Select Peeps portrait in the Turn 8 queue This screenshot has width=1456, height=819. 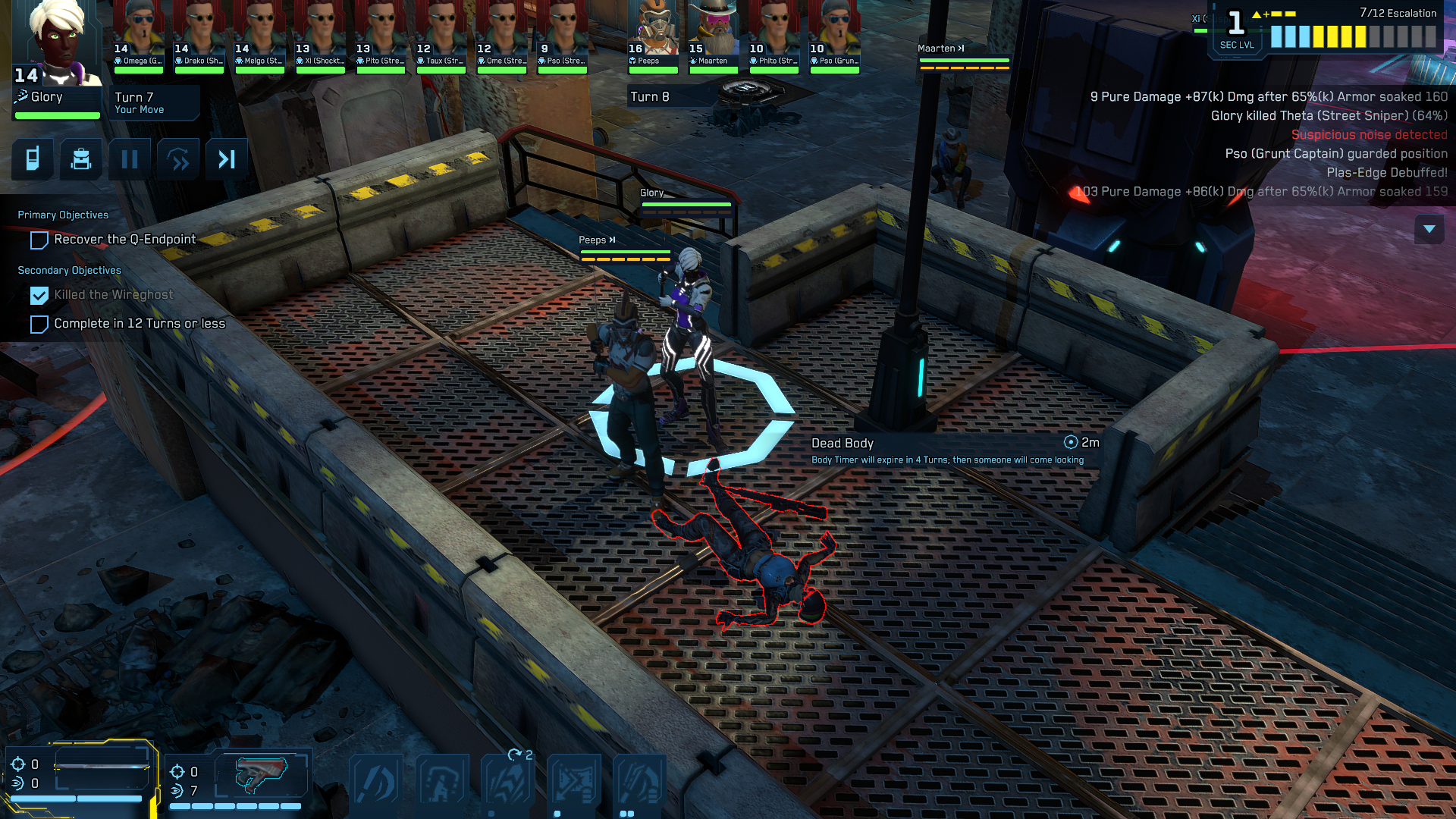click(653, 34)
